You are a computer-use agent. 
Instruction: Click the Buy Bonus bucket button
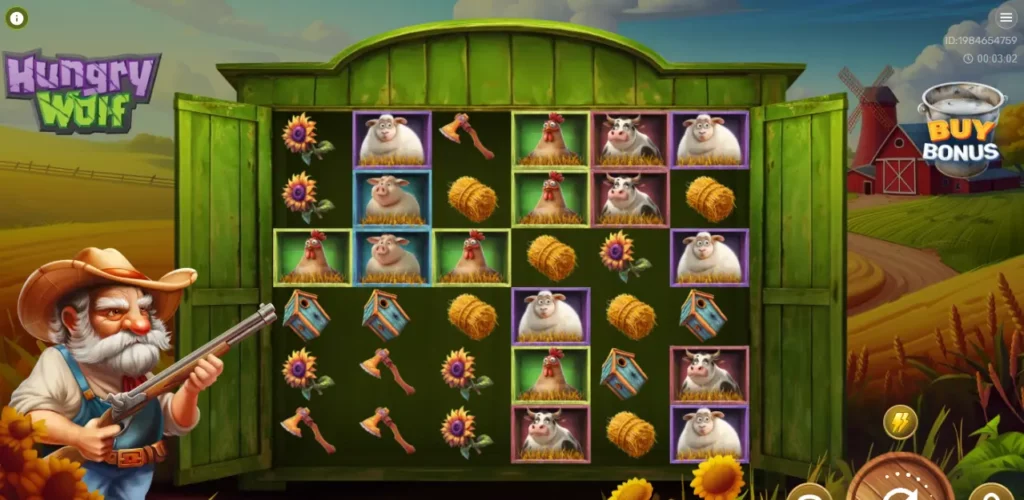point(960,132)
